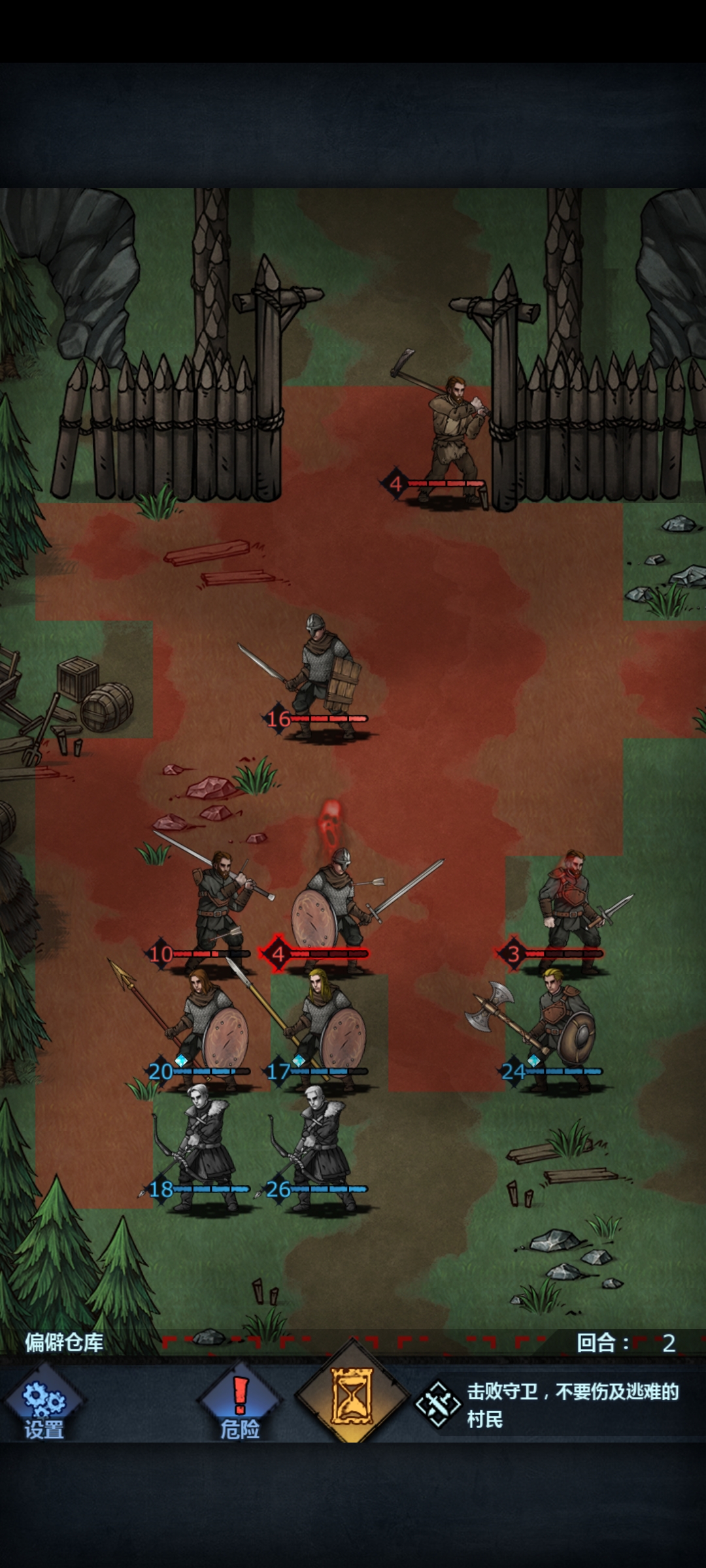Open the 设置 settings menu
The height and width of the screenshot is (1568, 706).
tap(43, 1405)
